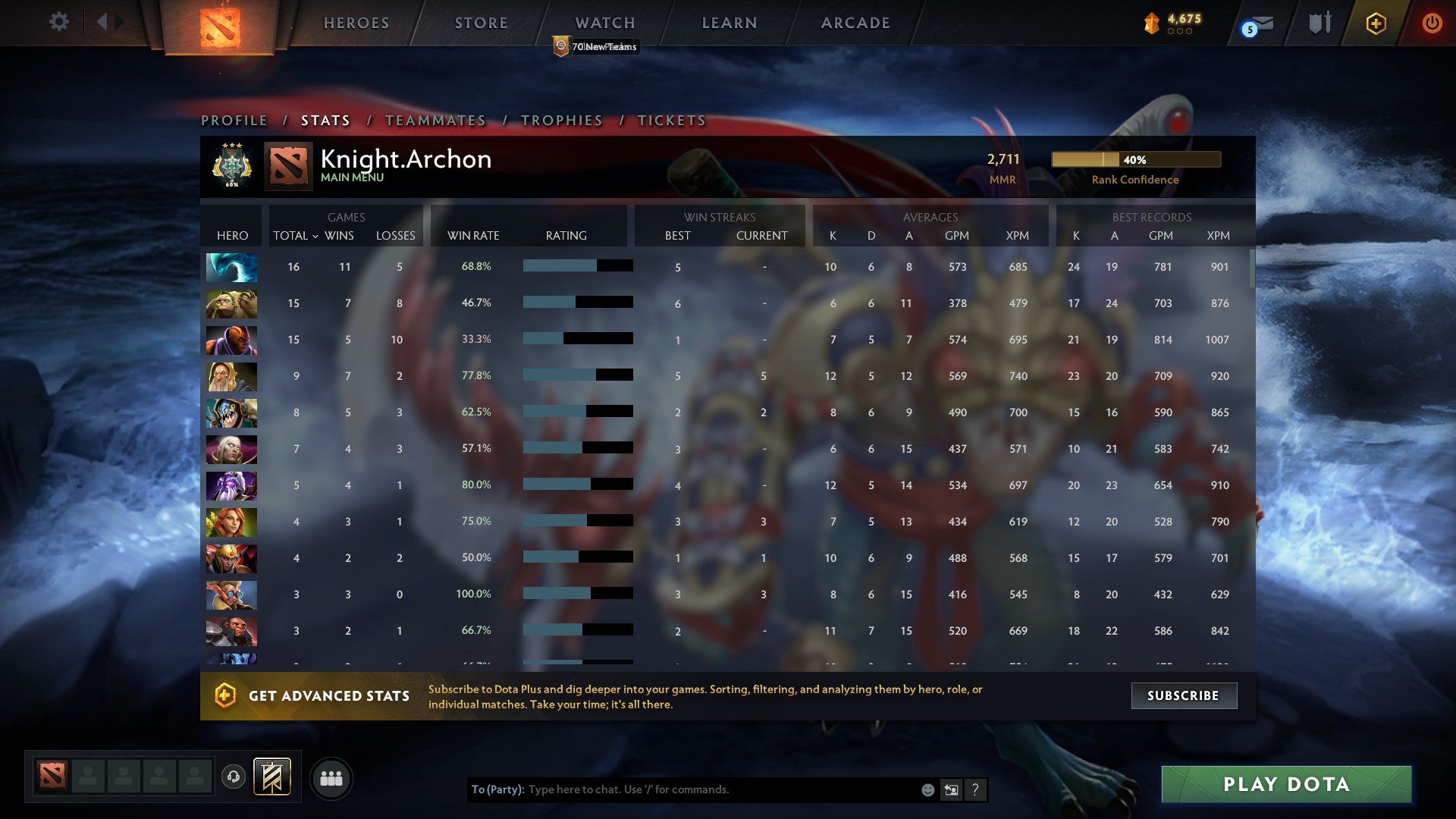Click the Dota Plus hexagon icon

[1376, 23]
